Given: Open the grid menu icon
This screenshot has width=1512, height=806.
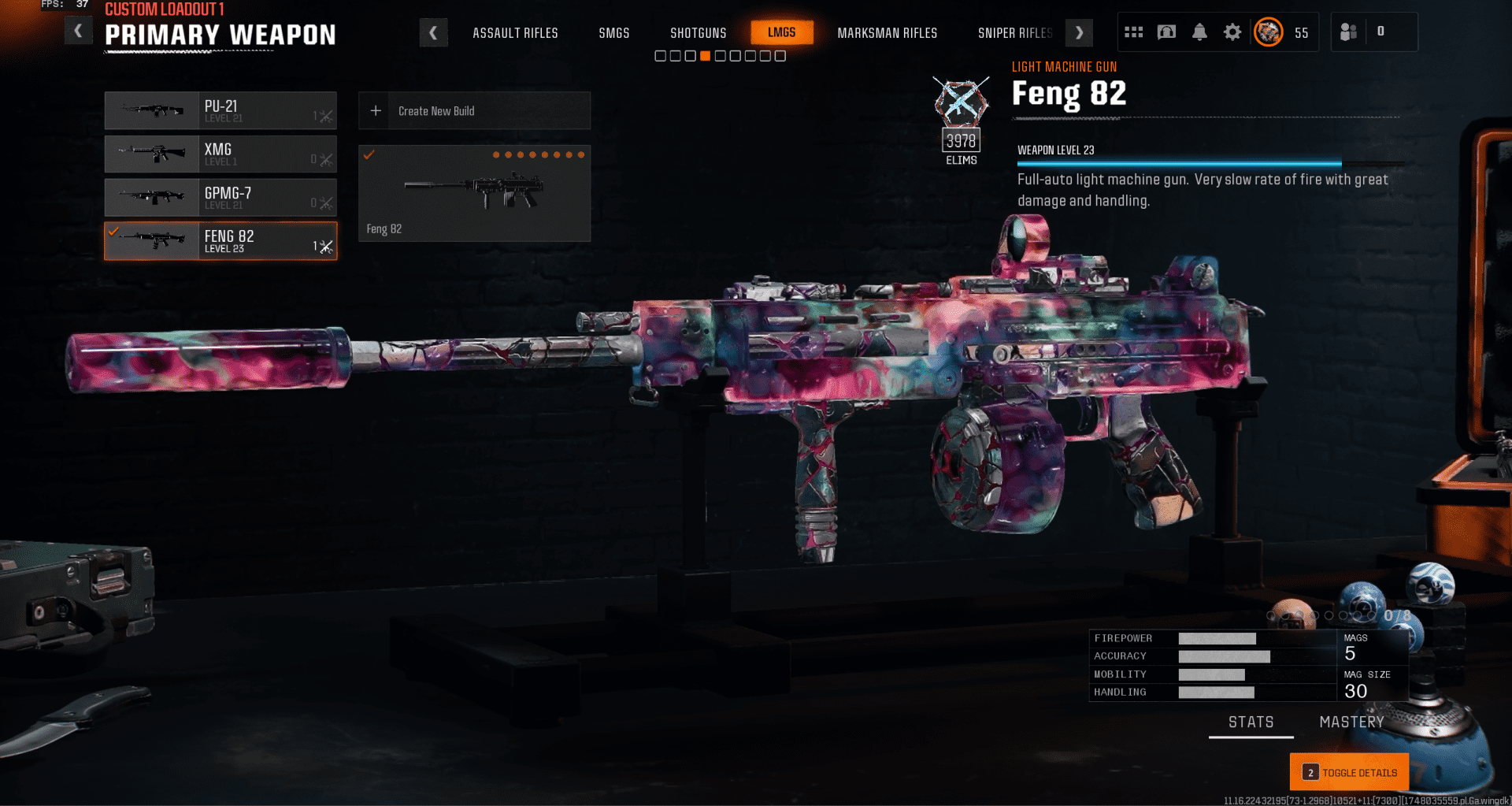Looking at the screenshot, I should (x=1133, y=32).
